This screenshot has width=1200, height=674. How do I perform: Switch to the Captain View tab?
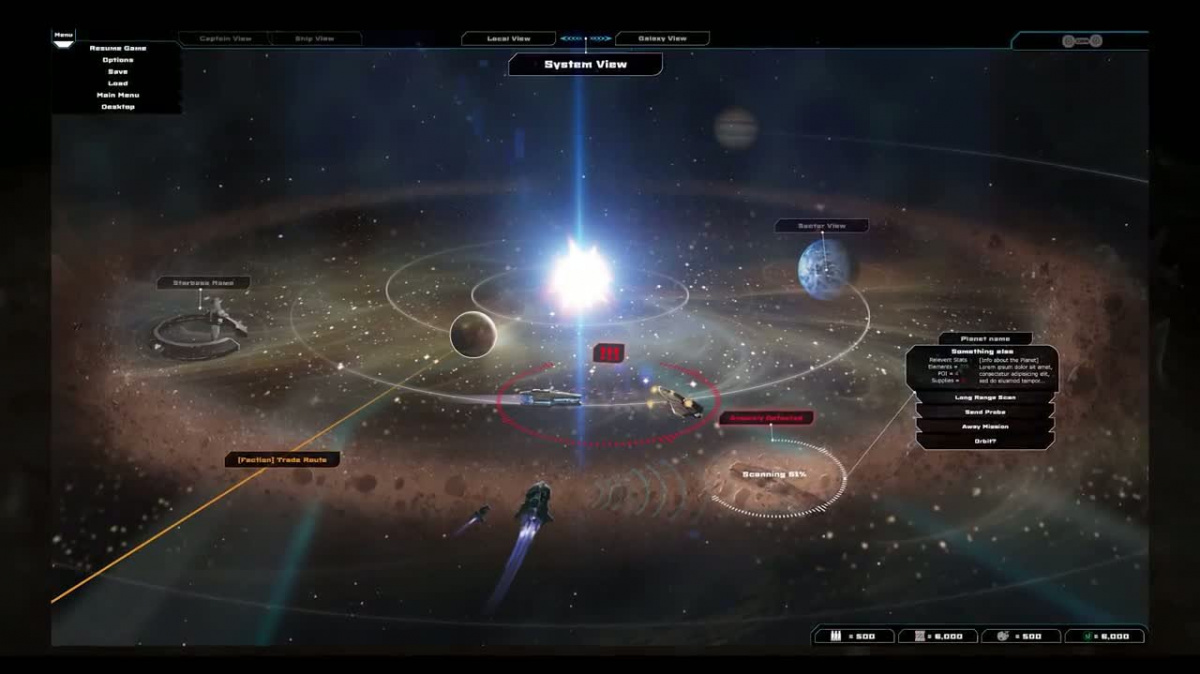[x=225, y=39]
